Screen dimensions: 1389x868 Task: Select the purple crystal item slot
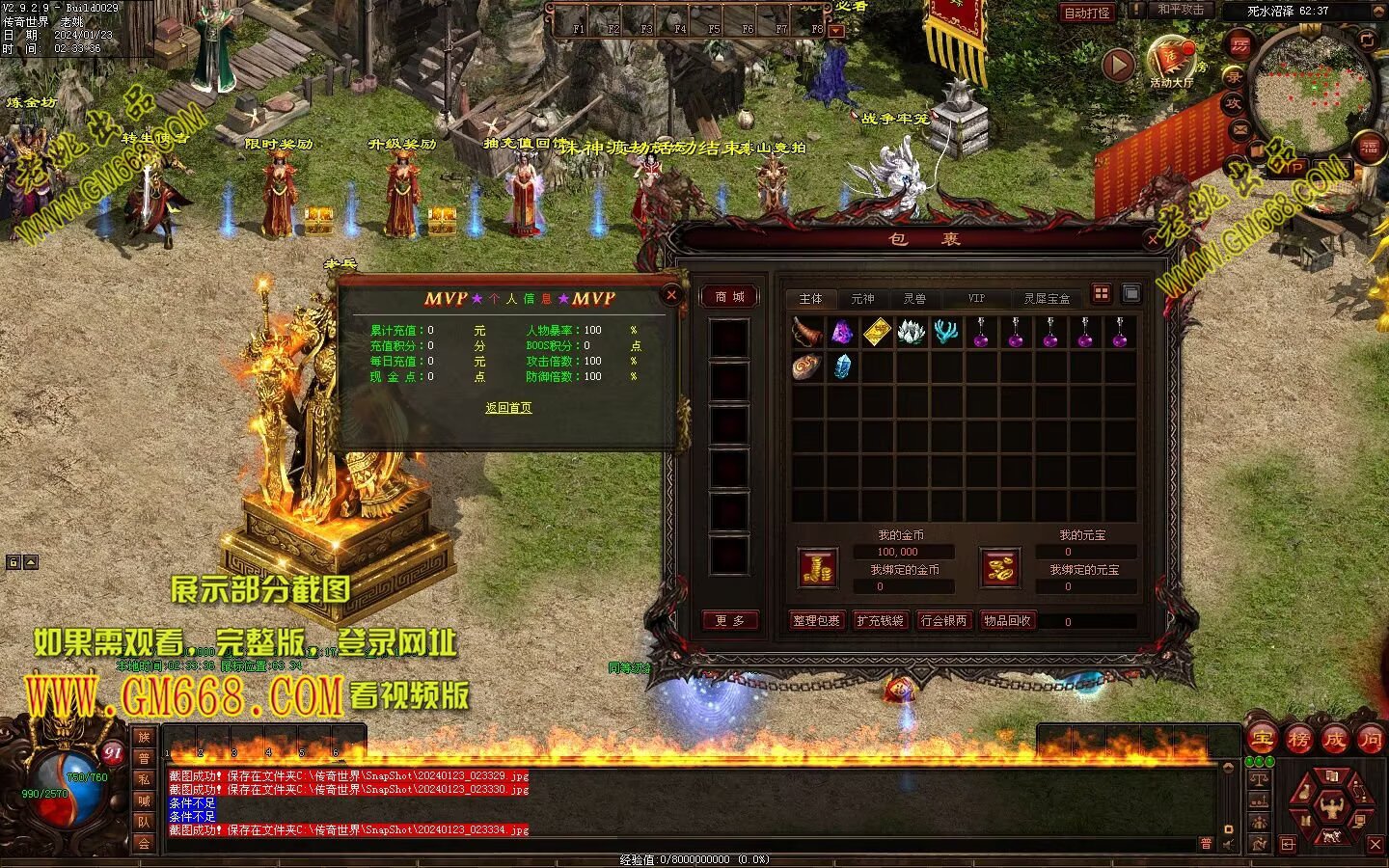[842, 333]
